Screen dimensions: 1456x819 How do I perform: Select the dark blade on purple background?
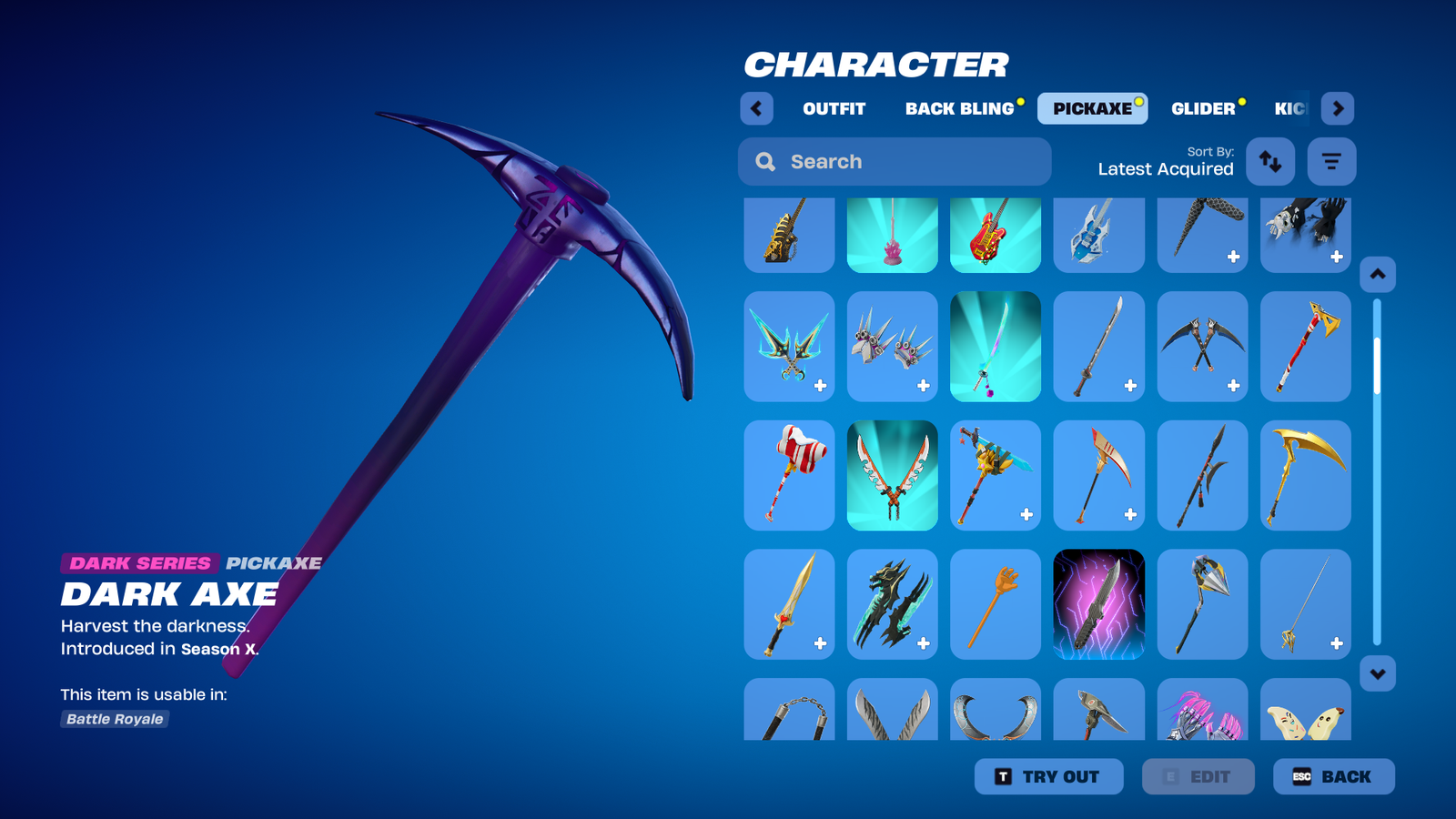(1098, 604)
